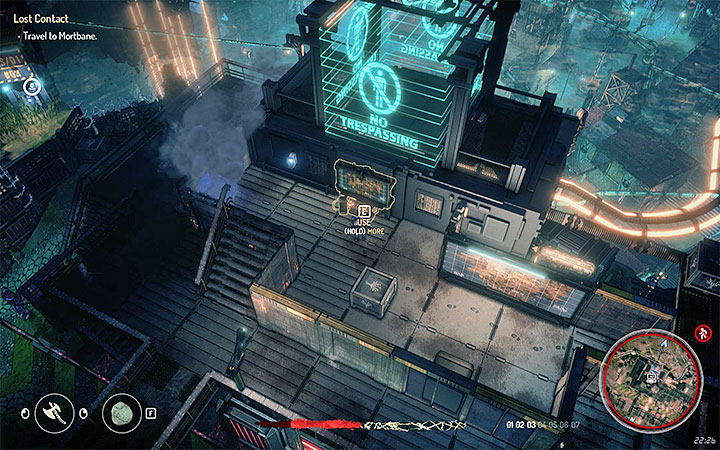Screen dimensions: 720x450
Task: Click the red no-trespassing status icon
Action: coord(701,331)
